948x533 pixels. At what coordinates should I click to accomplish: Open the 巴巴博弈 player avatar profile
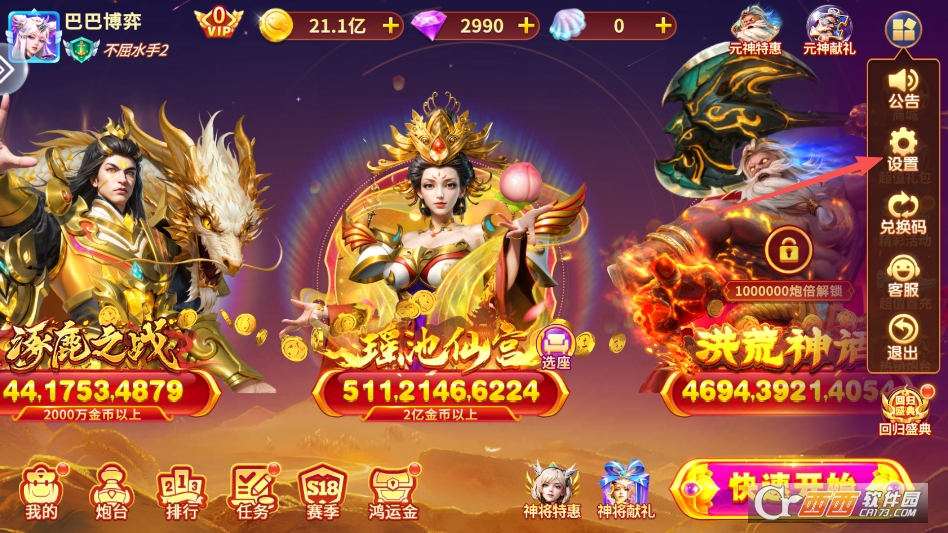point(33,33)
